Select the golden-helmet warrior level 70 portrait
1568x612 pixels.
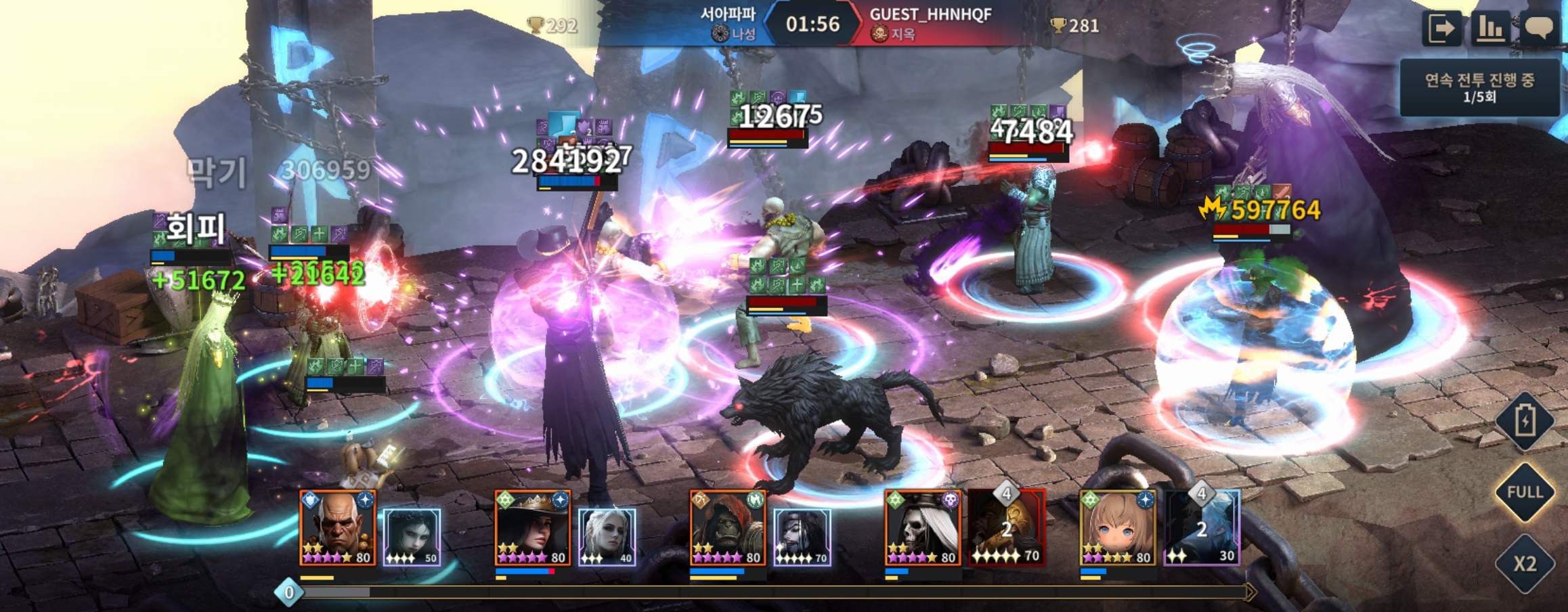[1006, 528]
